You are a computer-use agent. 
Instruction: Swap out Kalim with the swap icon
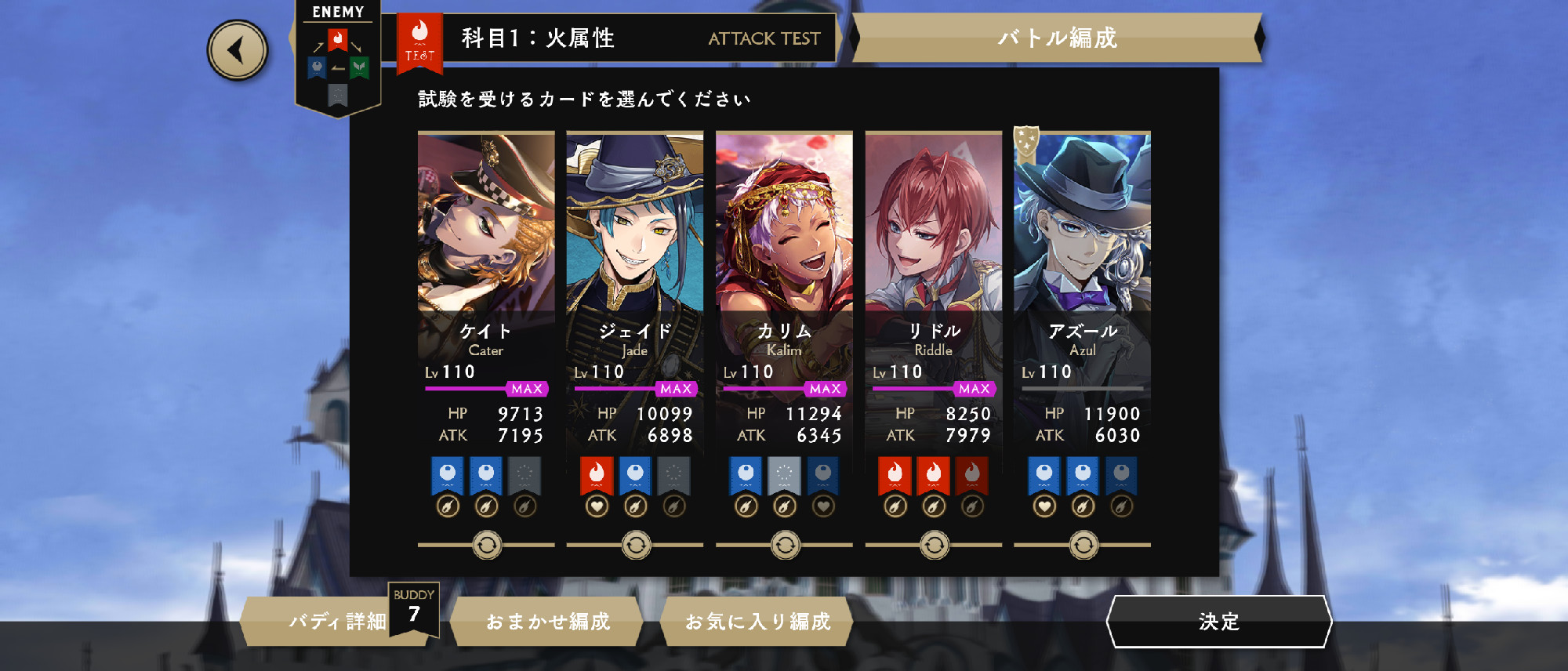[x=785, y=545]
